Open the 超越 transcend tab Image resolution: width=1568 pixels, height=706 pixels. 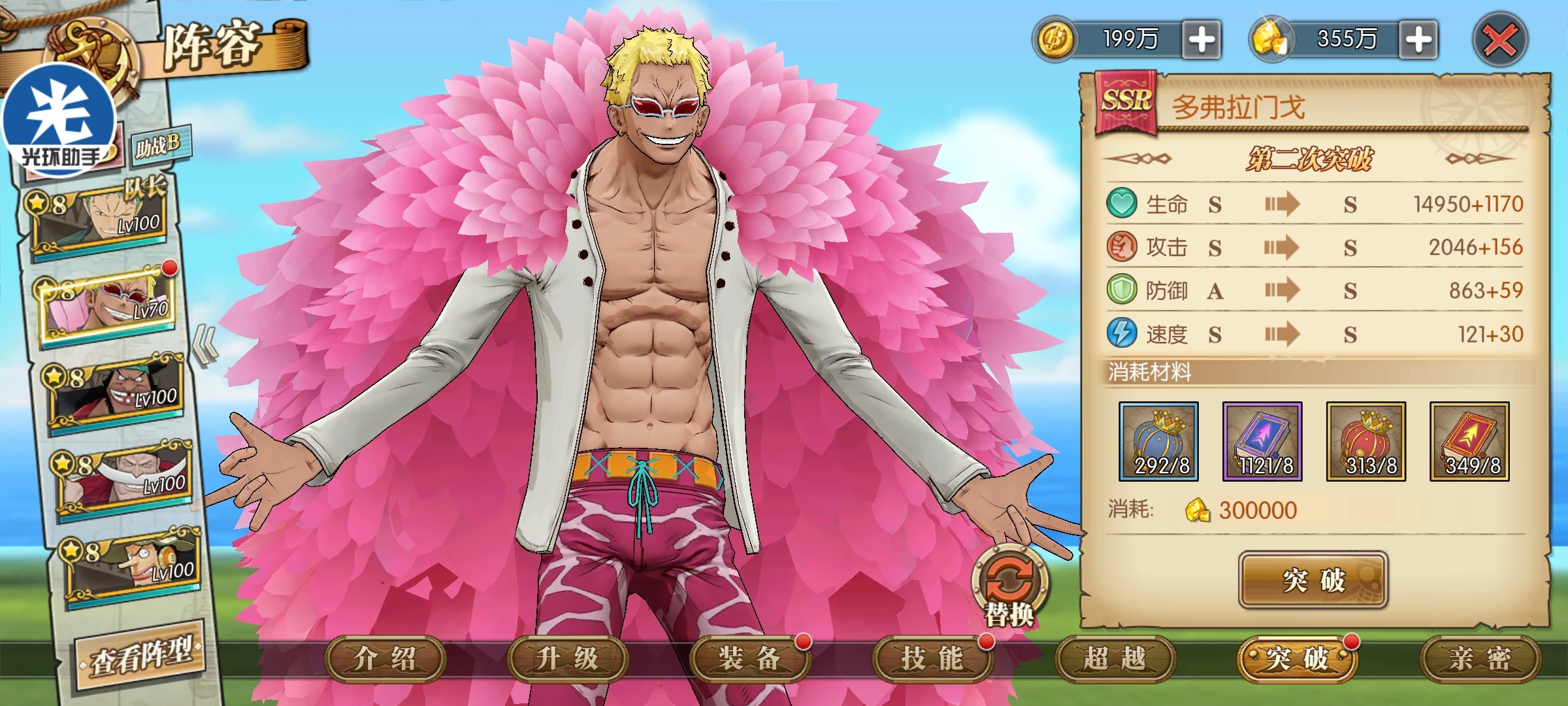pyautogui.click(x=1115, y=659)
